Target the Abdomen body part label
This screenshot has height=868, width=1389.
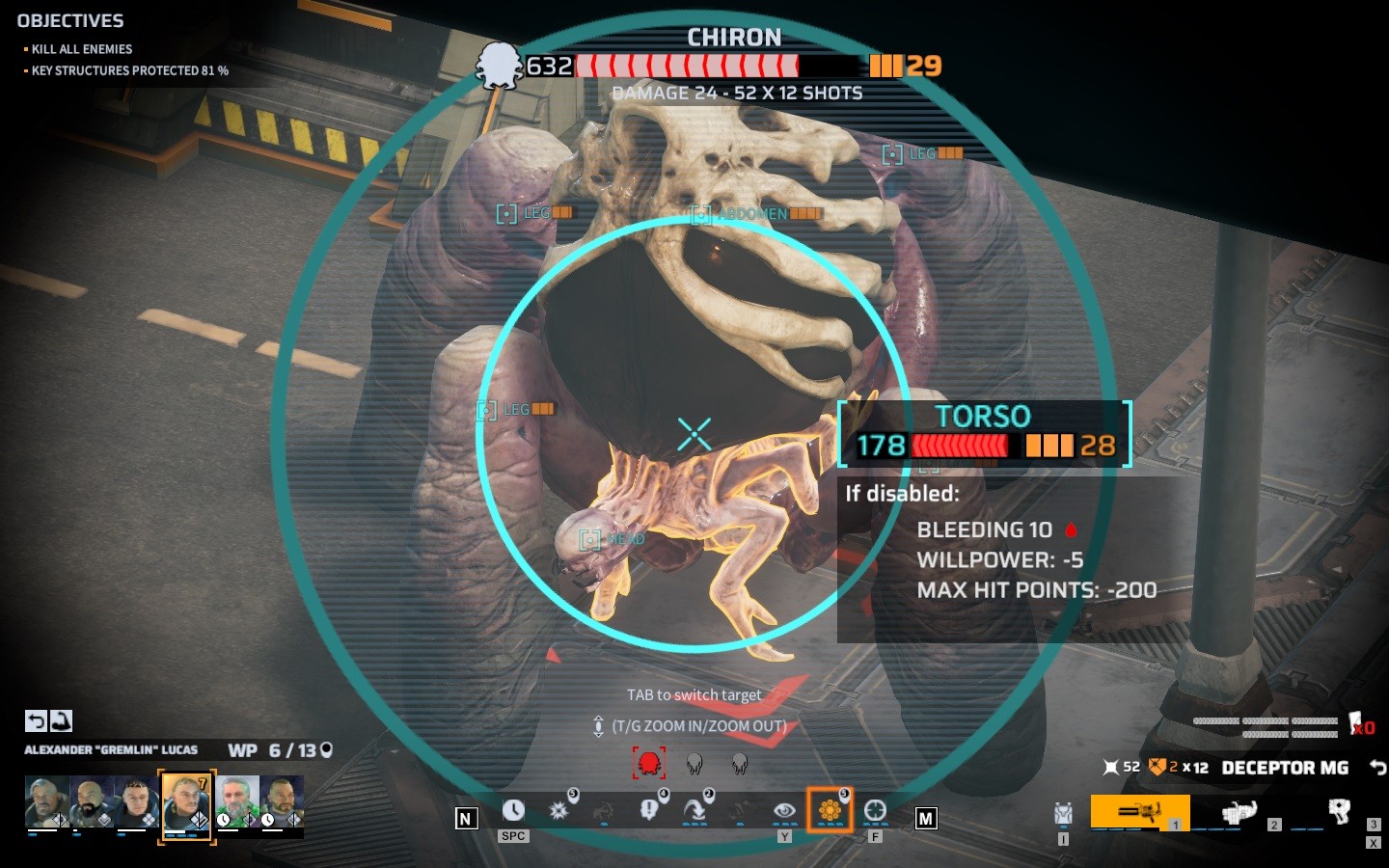(752, 214)
